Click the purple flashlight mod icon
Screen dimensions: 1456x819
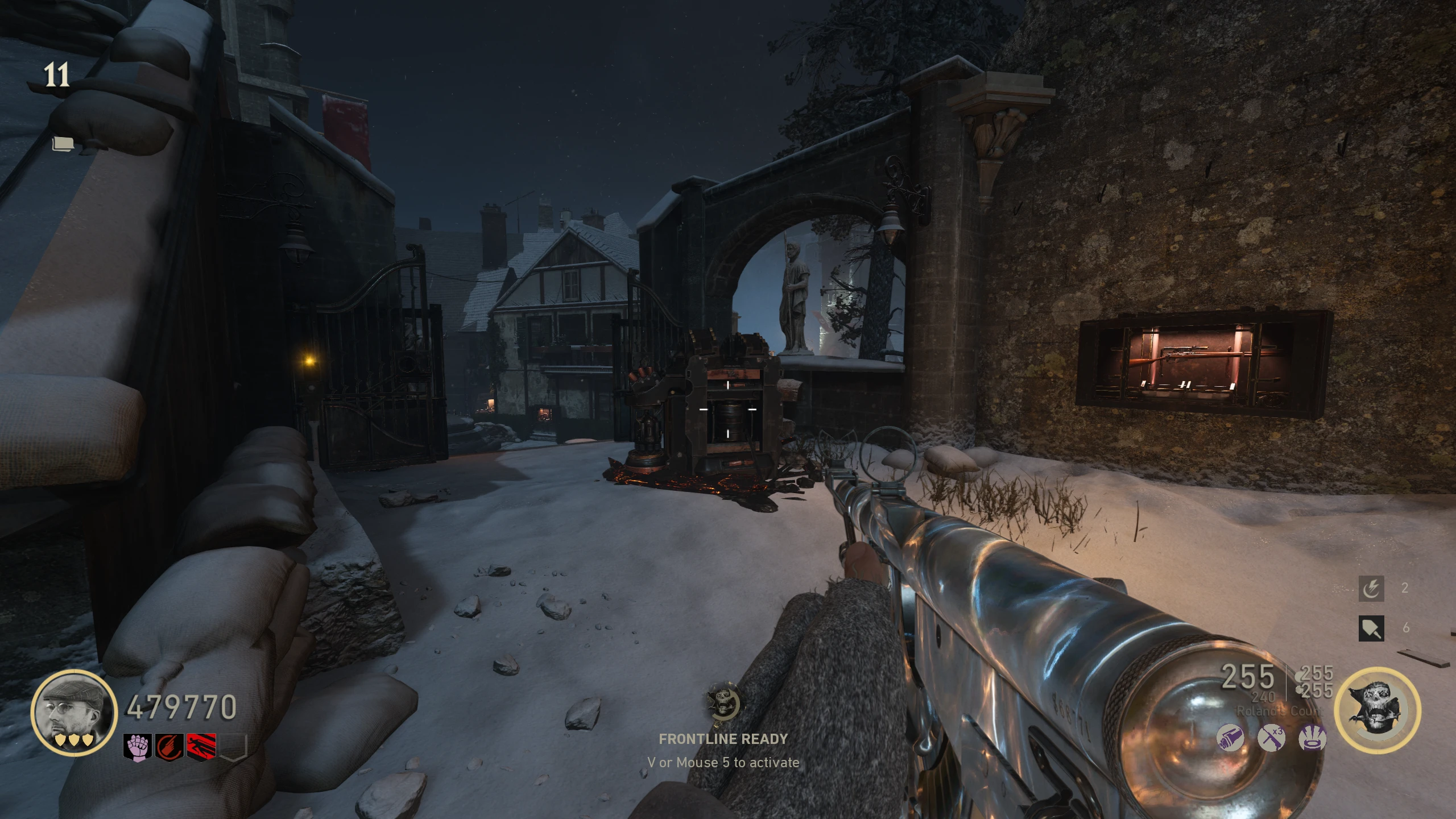tap(1230, 738)
